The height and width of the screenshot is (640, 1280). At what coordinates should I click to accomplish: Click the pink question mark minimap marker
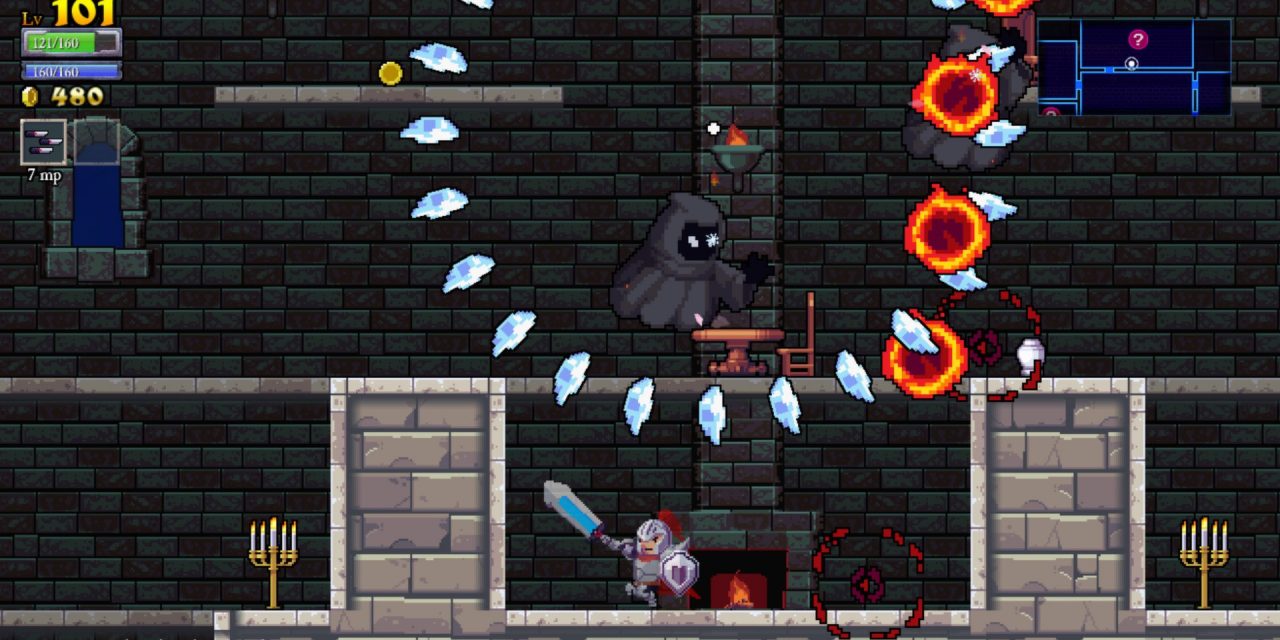pyautogui.click(x=1138, y=39)
